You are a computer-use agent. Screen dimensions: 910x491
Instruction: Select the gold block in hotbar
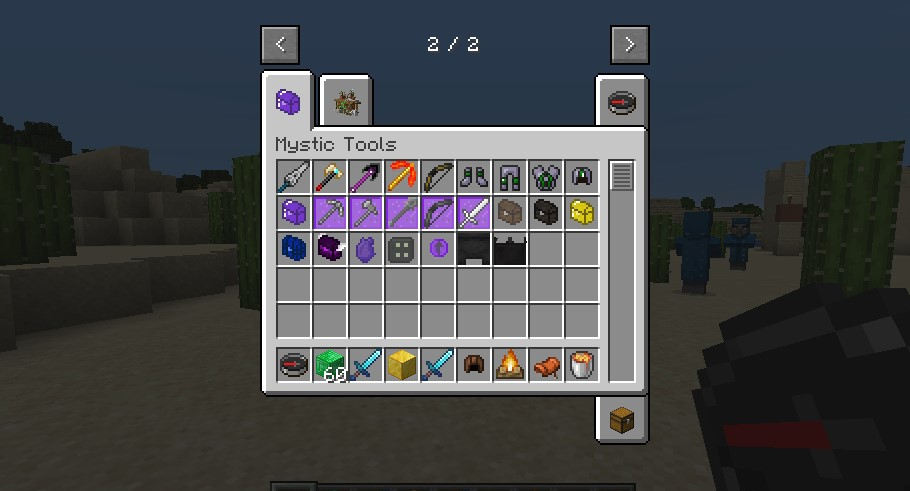tap(402, 366)
